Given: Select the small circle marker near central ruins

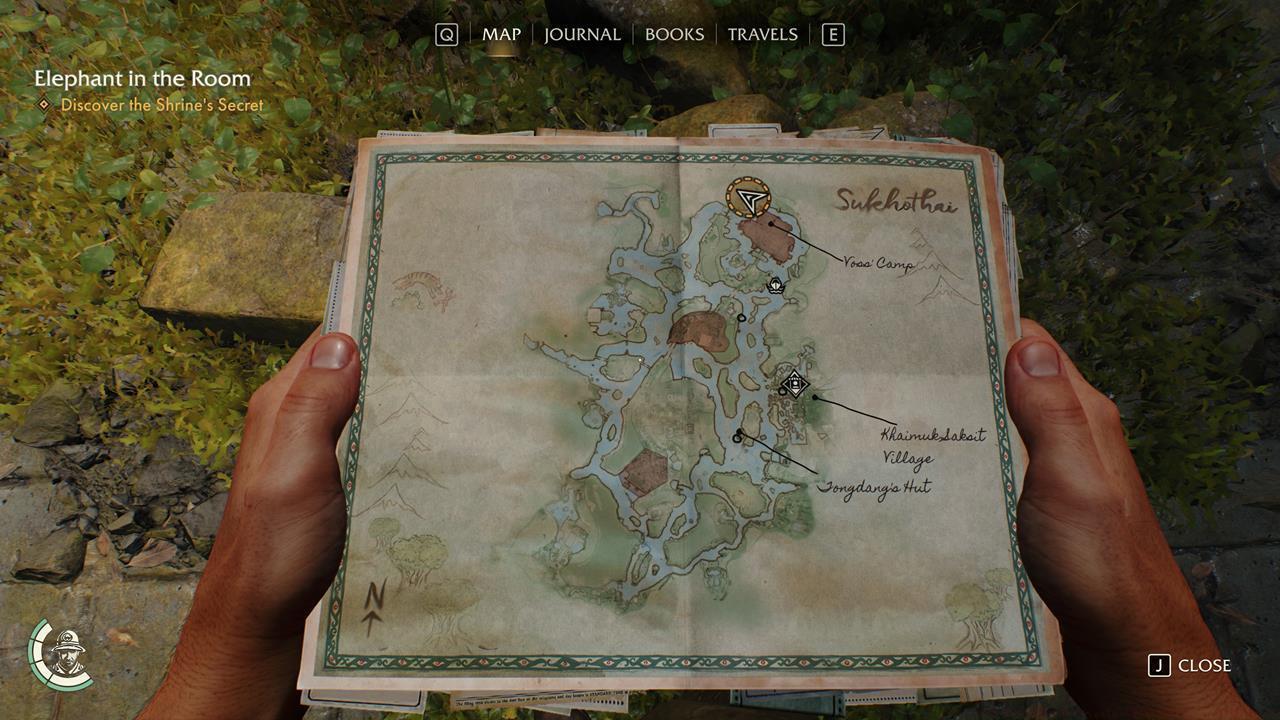Looking at the screenshot, I should click(x=740, y=315).
